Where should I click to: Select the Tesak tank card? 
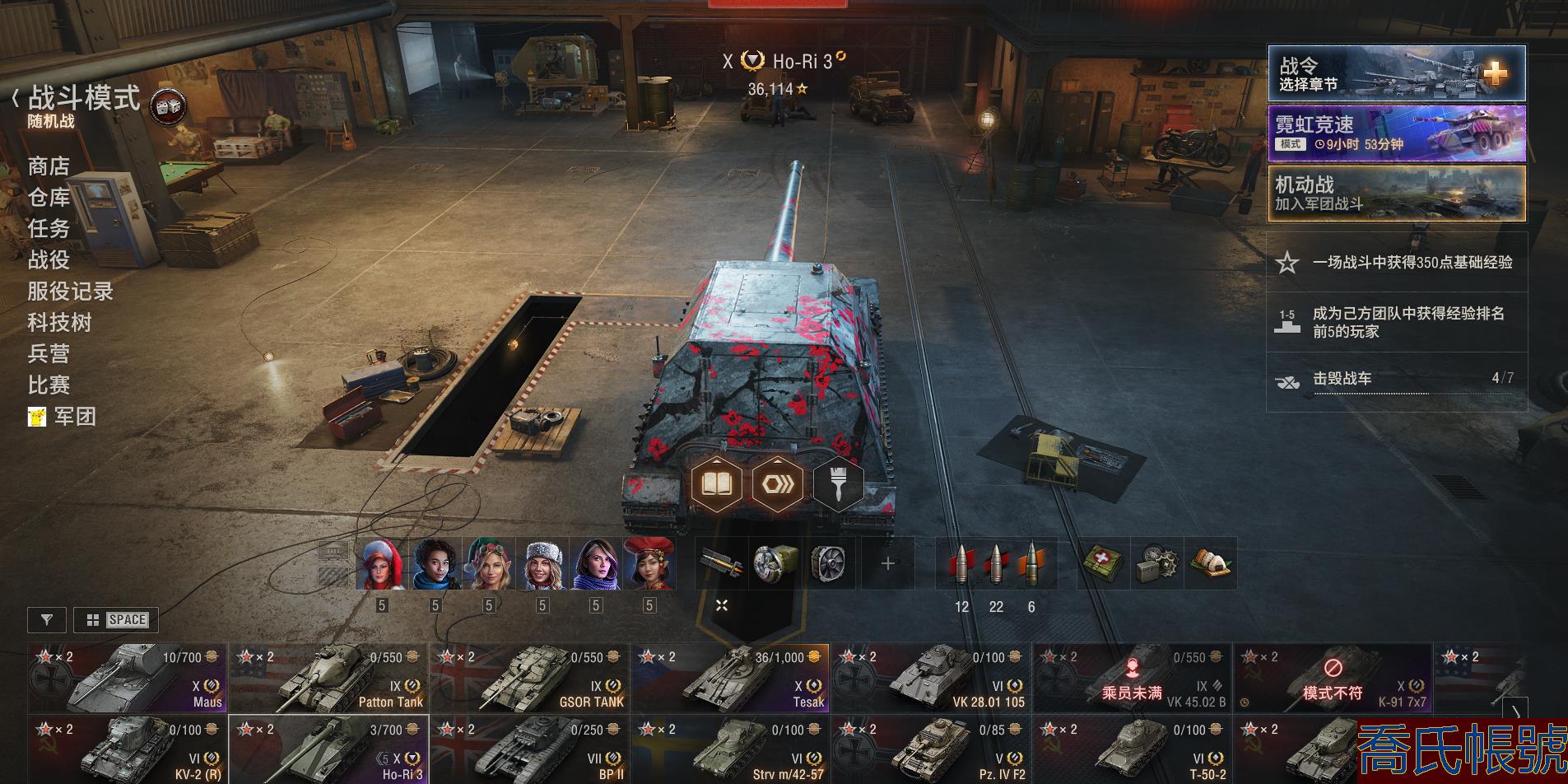730,679
